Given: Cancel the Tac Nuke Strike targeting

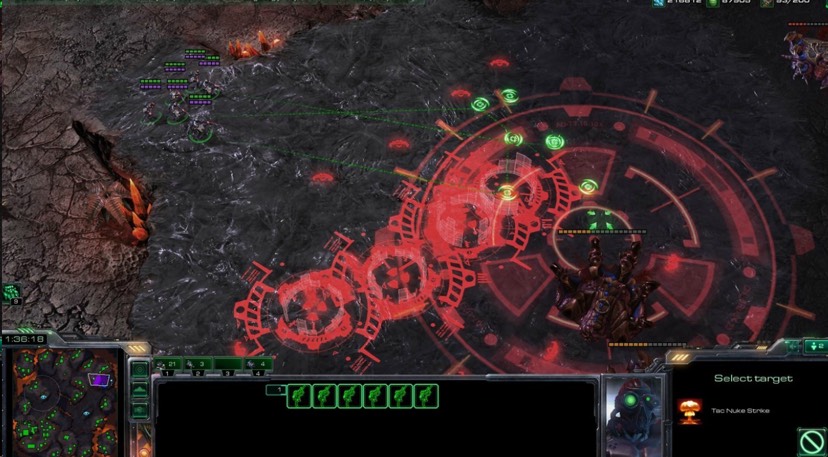Looking at the screenshot, I should coord(811,440).
